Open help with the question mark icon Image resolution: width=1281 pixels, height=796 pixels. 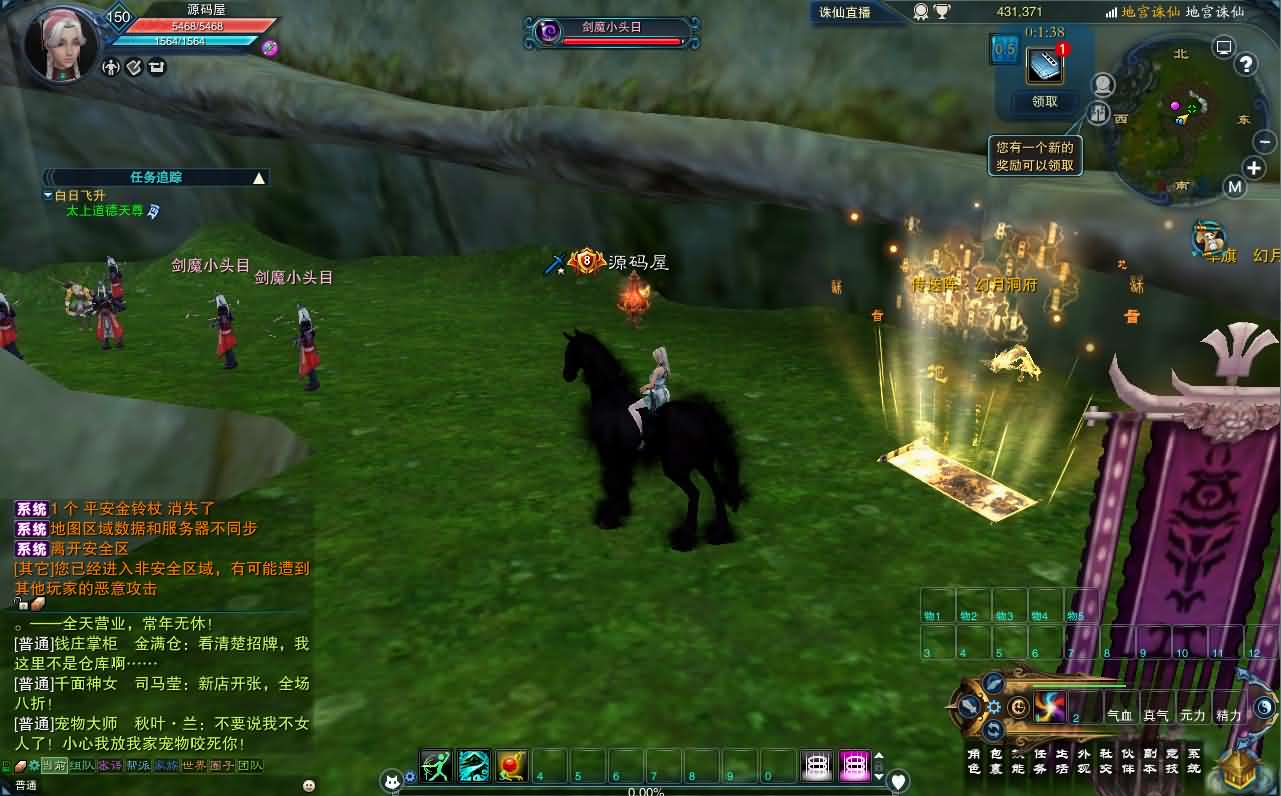(1246, 65)
